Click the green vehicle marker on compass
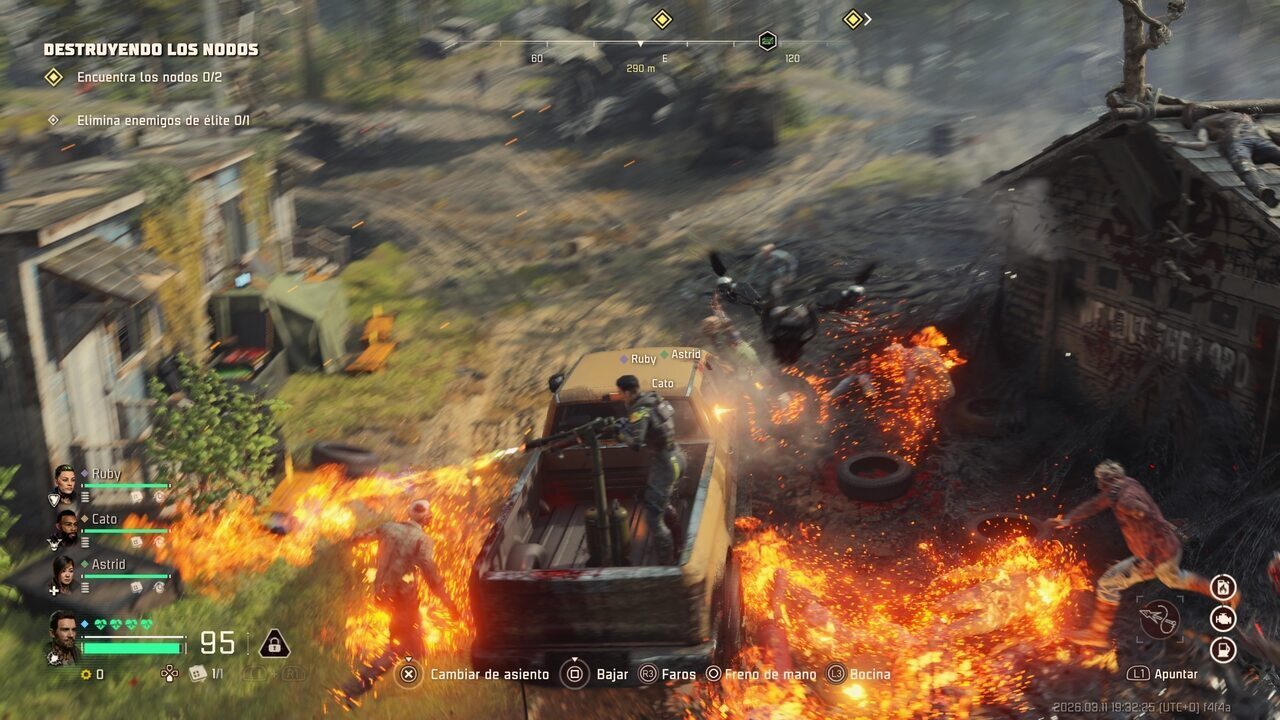1280x720 pixels. coord(767,41)
